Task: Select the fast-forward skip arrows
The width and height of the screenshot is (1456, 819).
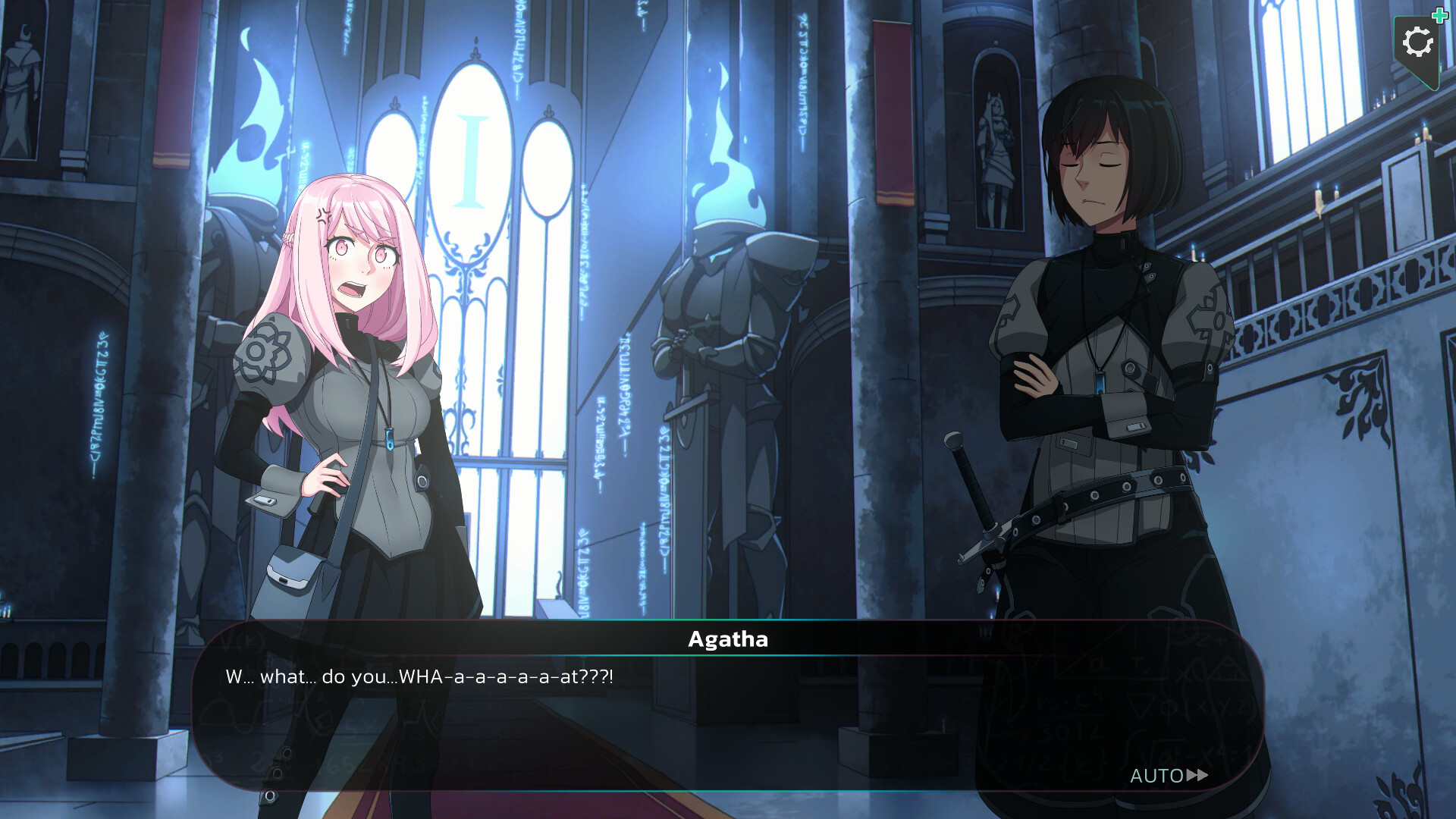Action: [1196, 777]
